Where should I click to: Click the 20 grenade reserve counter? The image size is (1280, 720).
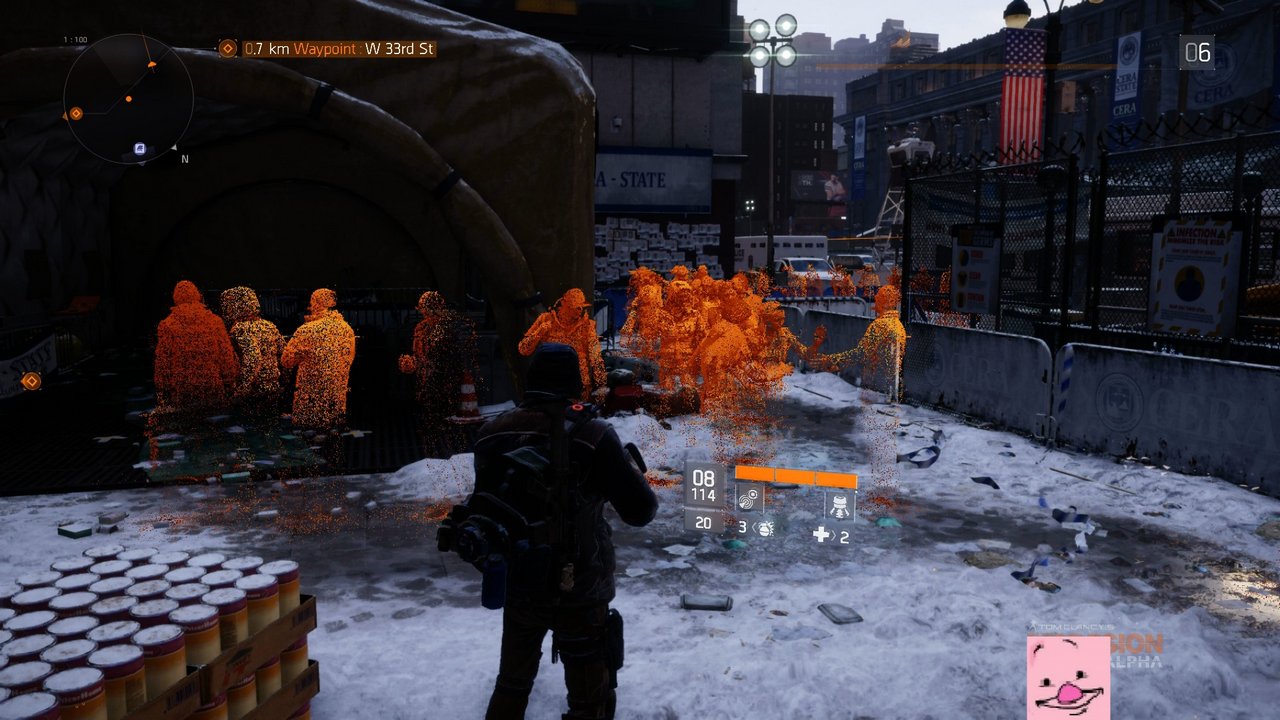point(704,522)
